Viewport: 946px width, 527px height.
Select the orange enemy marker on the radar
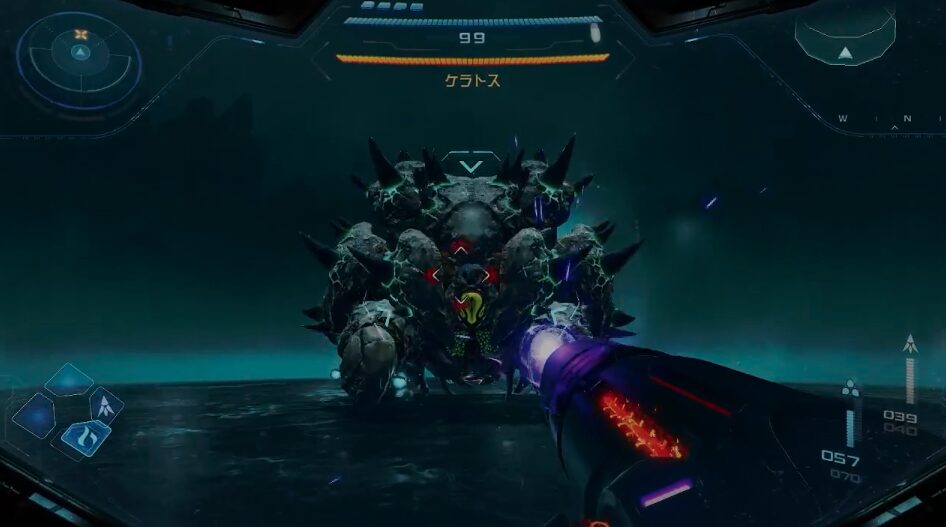point(81,34)
